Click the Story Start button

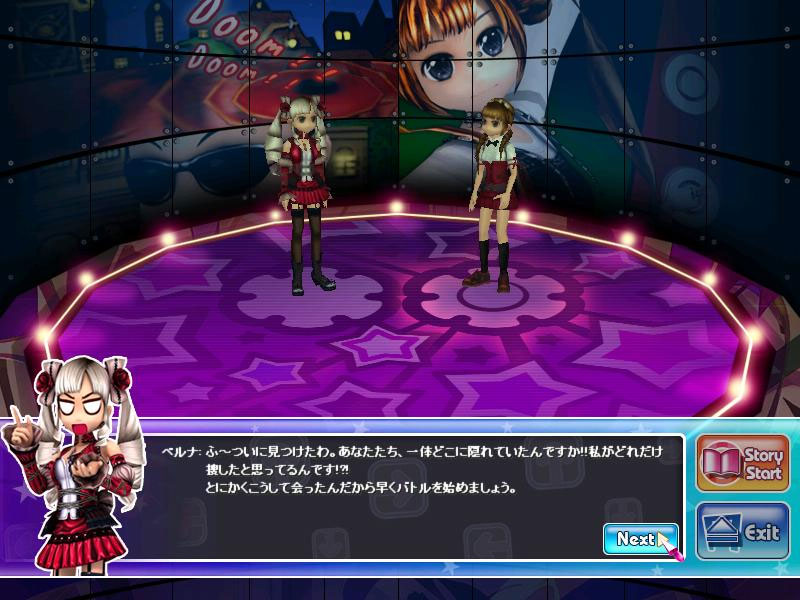pos(742,462)
